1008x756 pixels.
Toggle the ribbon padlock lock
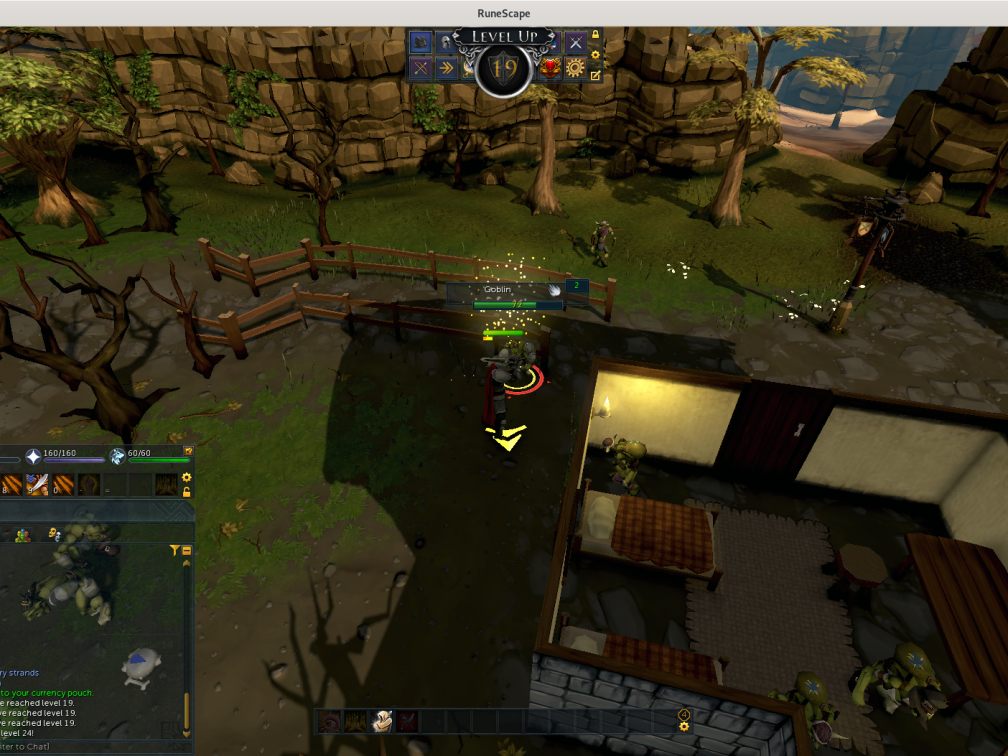click(596, 36)
